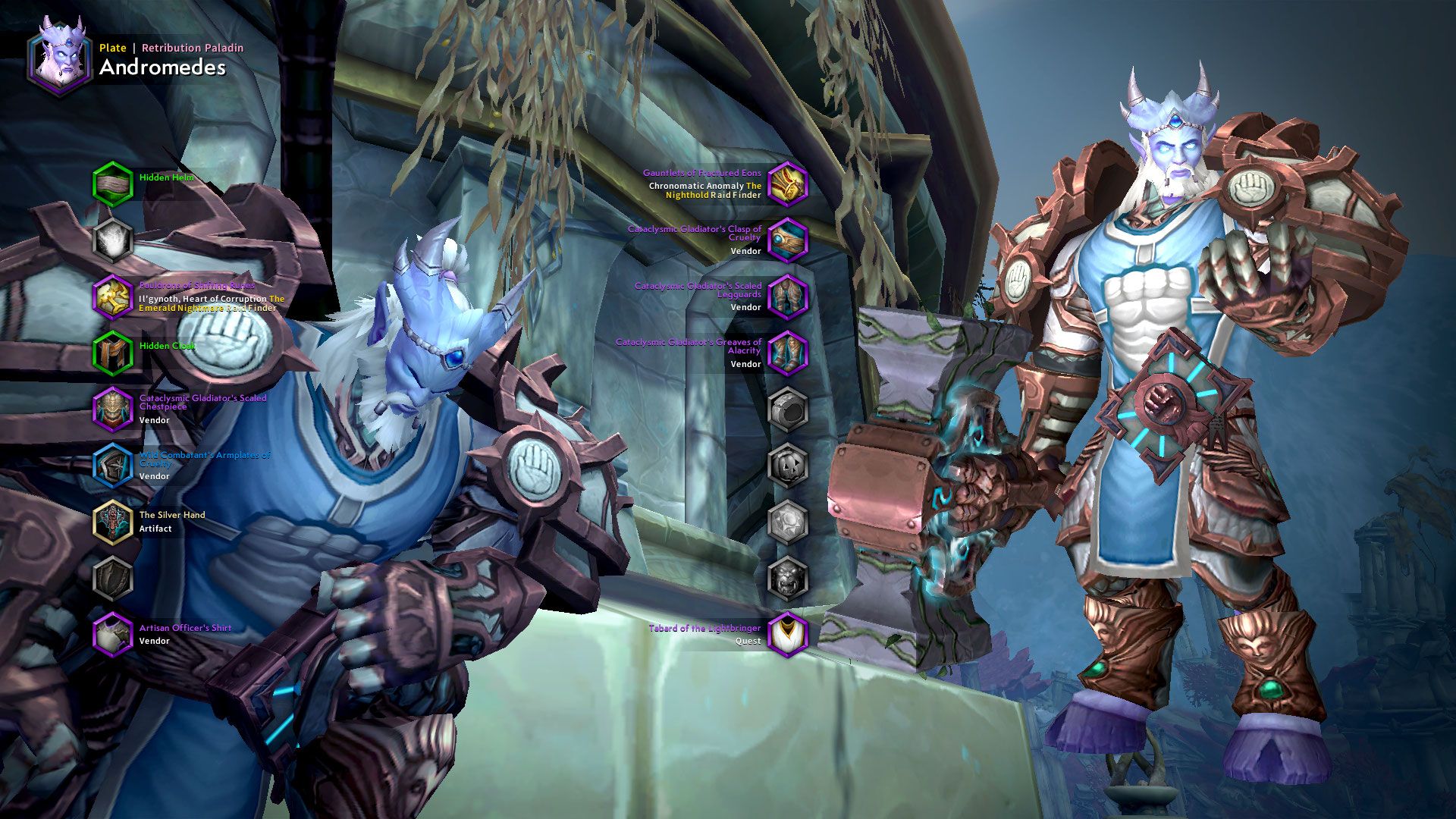Click the Tabard of the Lightbringer icon
The image size is (1456, 819).
click(x=787, y=634)
